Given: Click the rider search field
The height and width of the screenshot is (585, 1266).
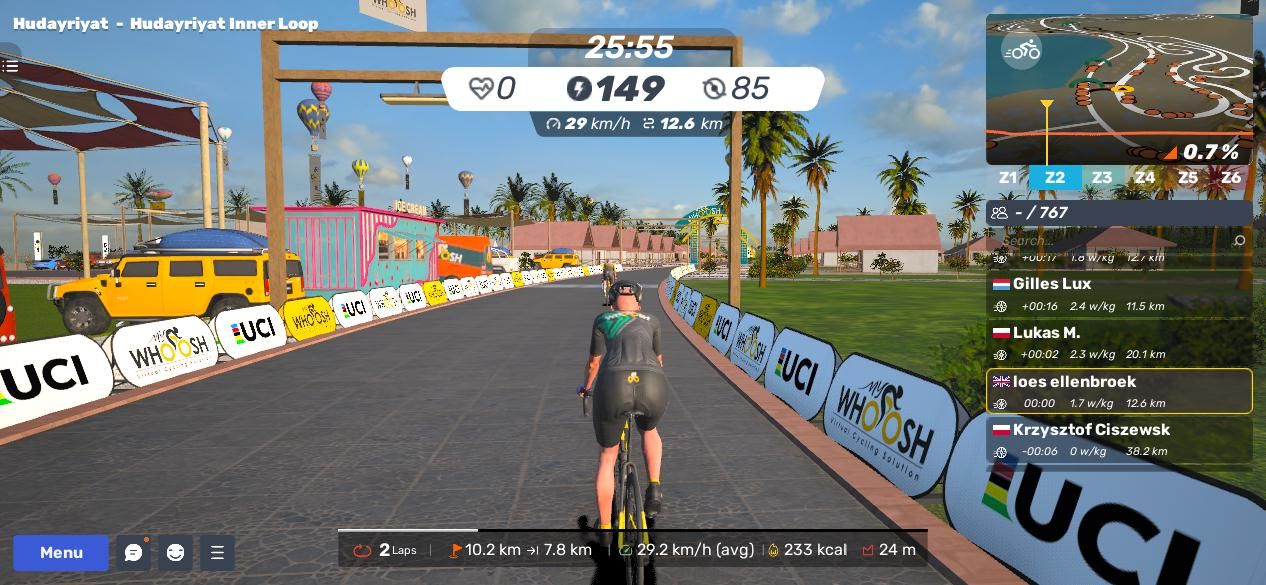Looking at the screenshot, I should point(1110,240).
